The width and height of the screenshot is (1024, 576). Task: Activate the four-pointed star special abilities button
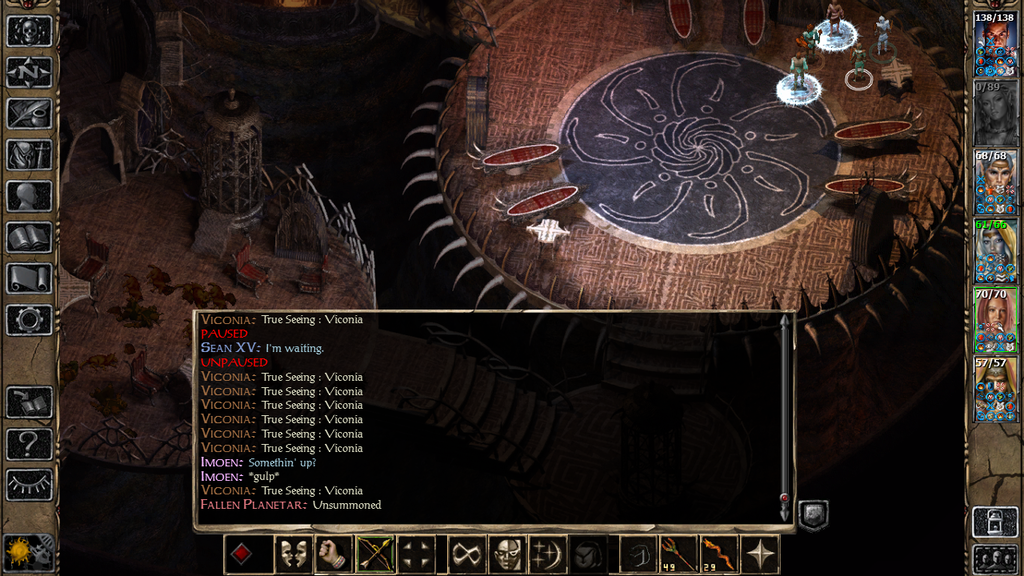click(x=761, y=554)
